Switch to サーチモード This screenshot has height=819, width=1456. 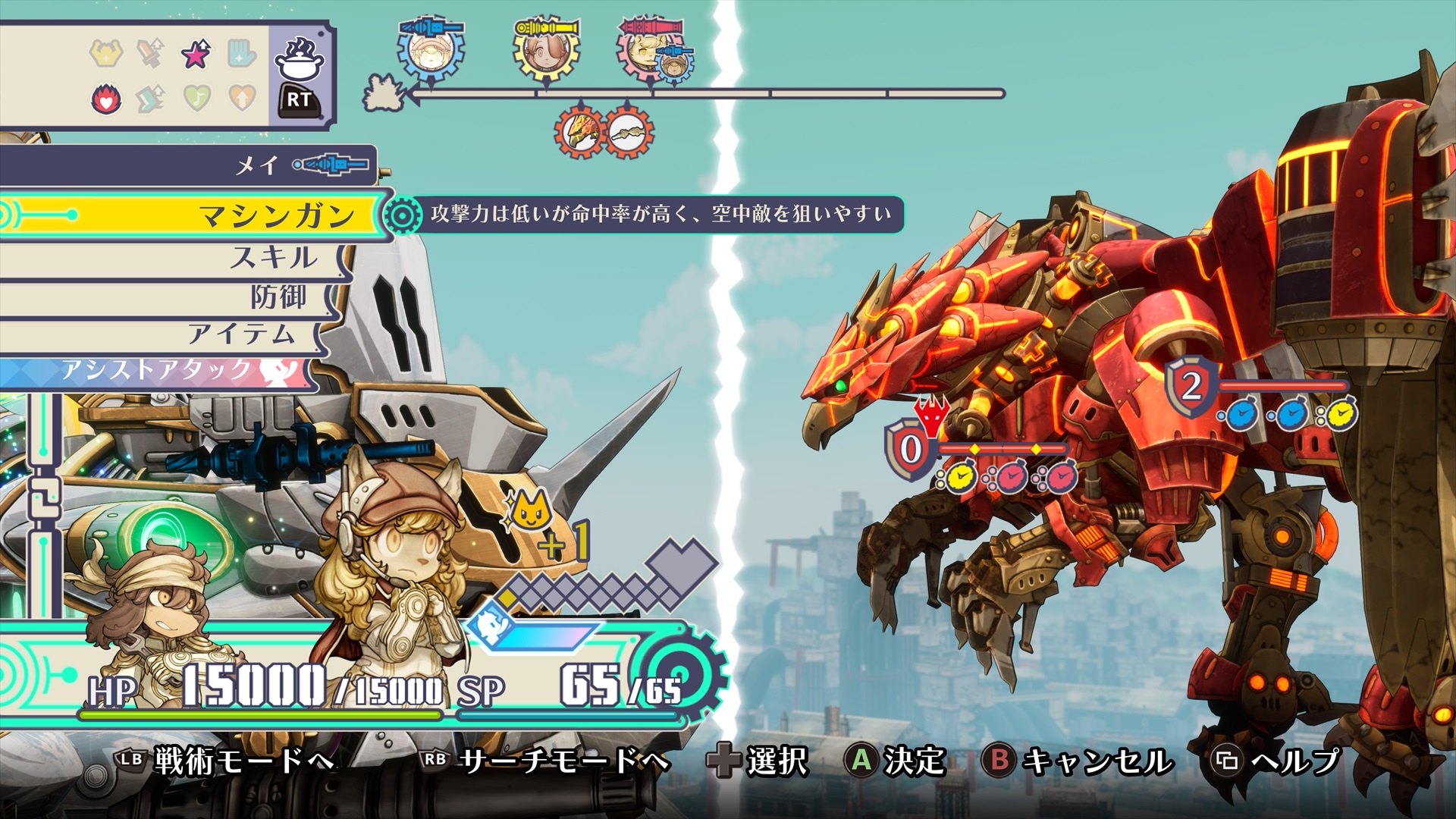[x=546, y=761]
